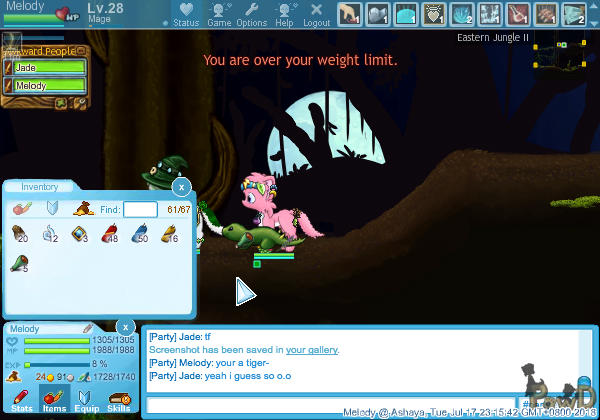Close the Melody character panel
The height and width of the screenshot is (420, 600).
[125, 327]
